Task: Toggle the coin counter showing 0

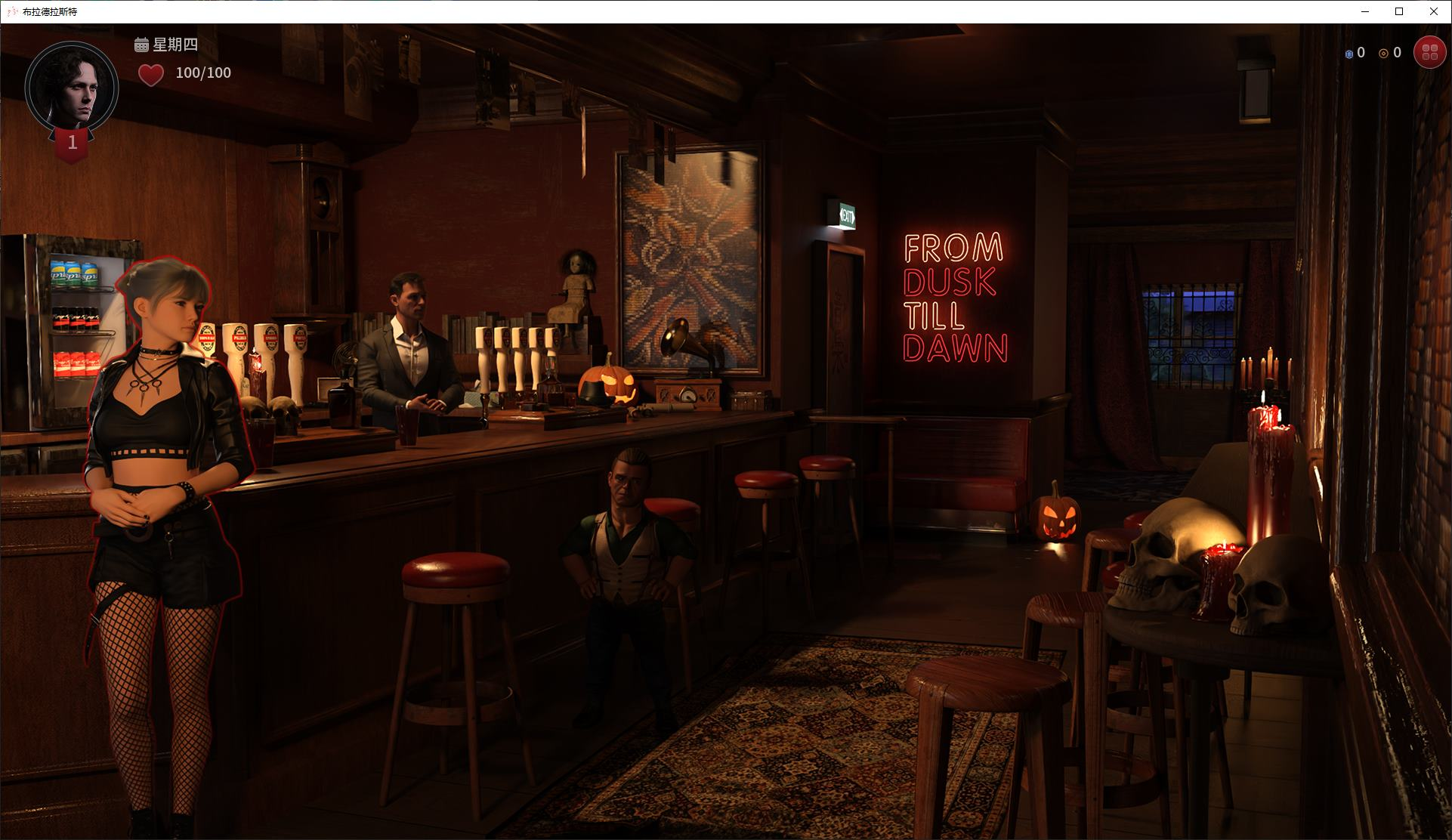Action: pyautogui.click(x=1395, y=53)
